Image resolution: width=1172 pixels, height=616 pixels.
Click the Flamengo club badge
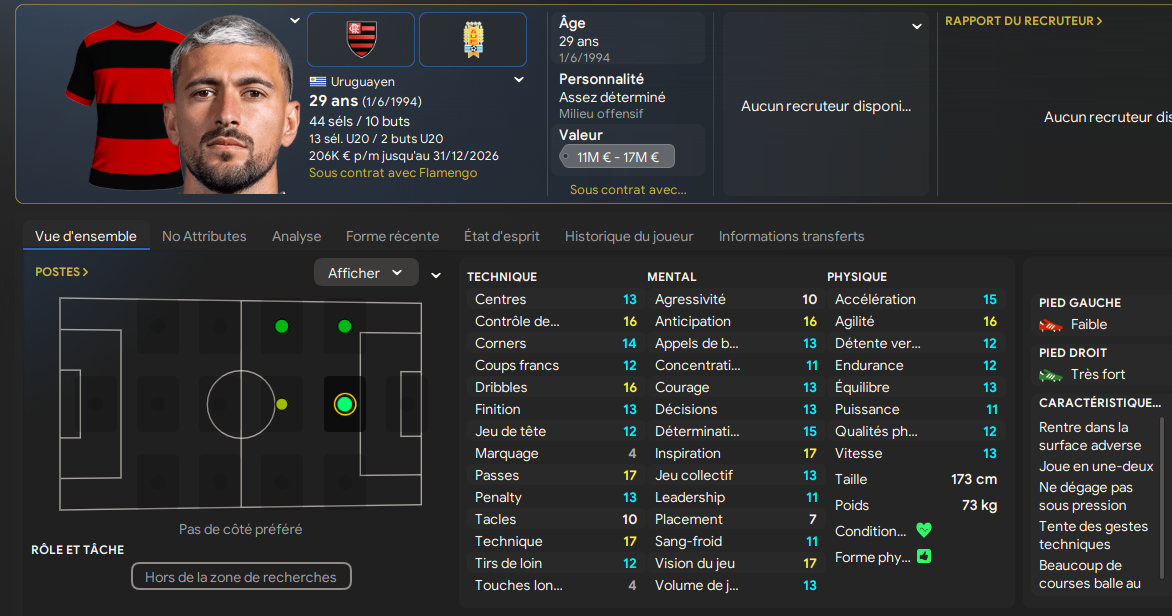tap(361, 40)
